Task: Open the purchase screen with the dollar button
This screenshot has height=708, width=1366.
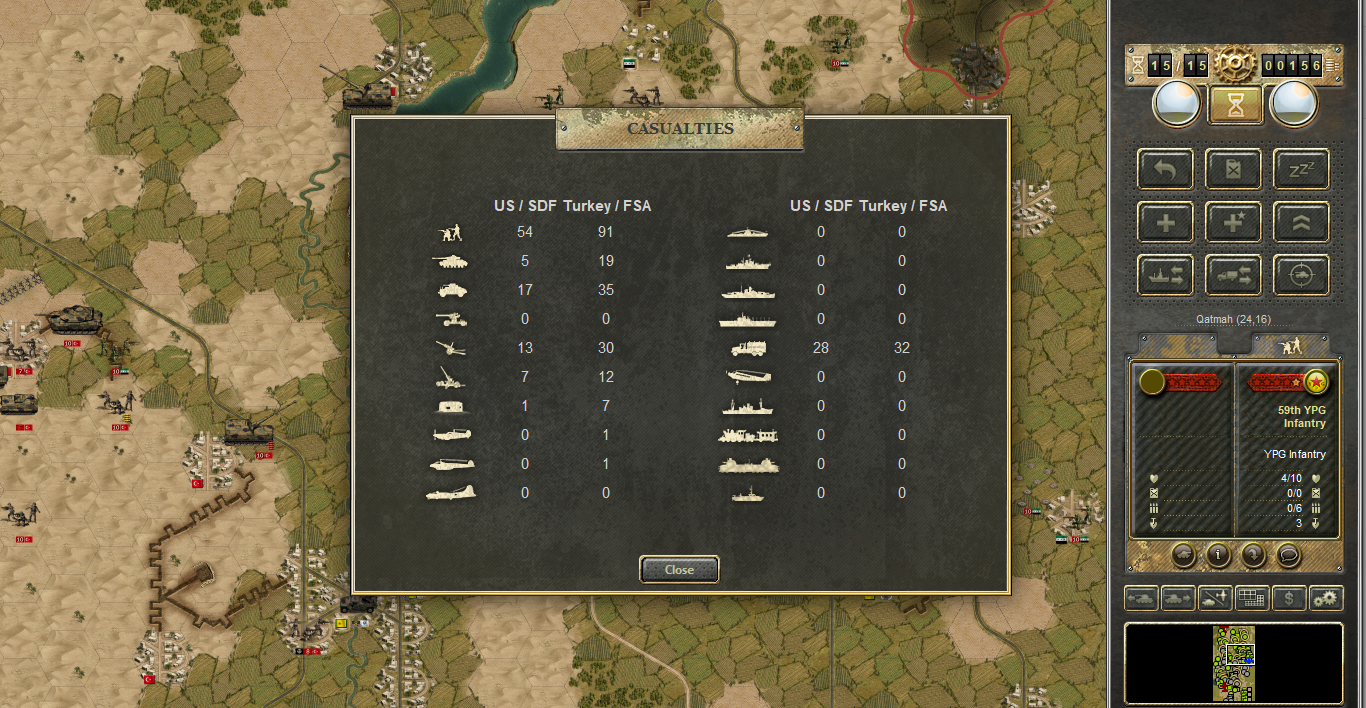Action: 1289,598
